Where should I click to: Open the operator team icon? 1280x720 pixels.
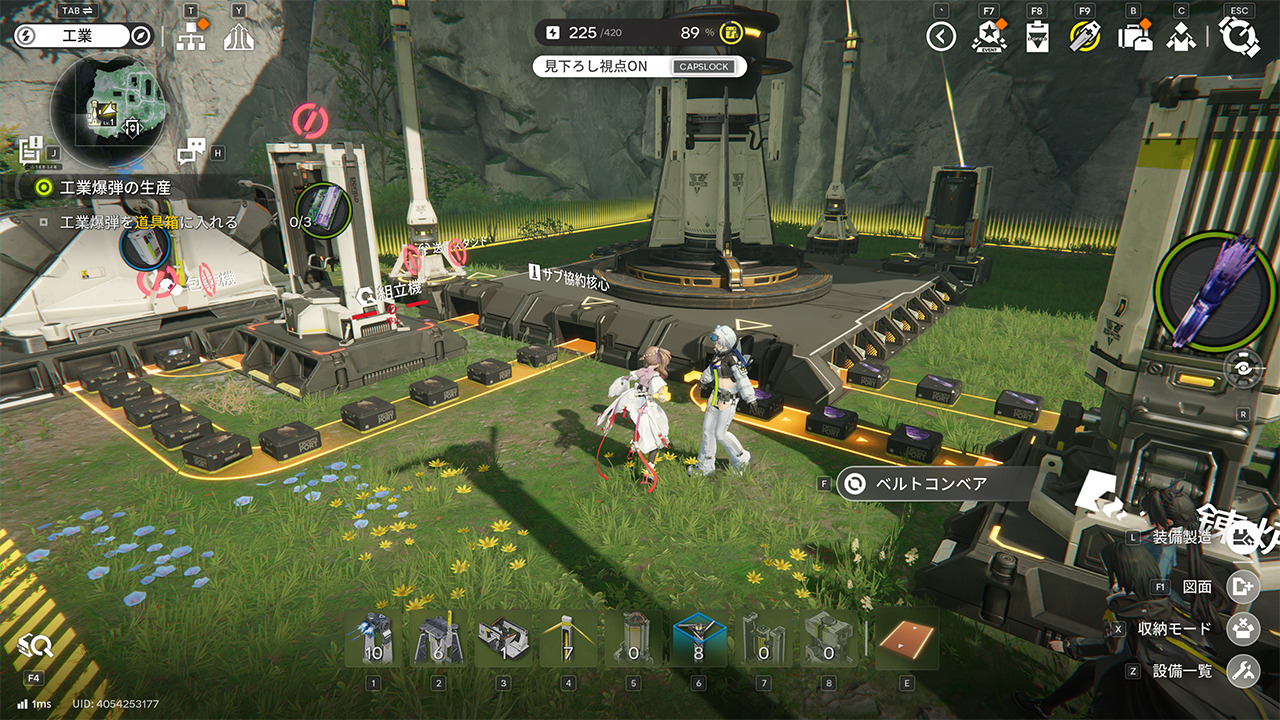tap(1182, 38)
